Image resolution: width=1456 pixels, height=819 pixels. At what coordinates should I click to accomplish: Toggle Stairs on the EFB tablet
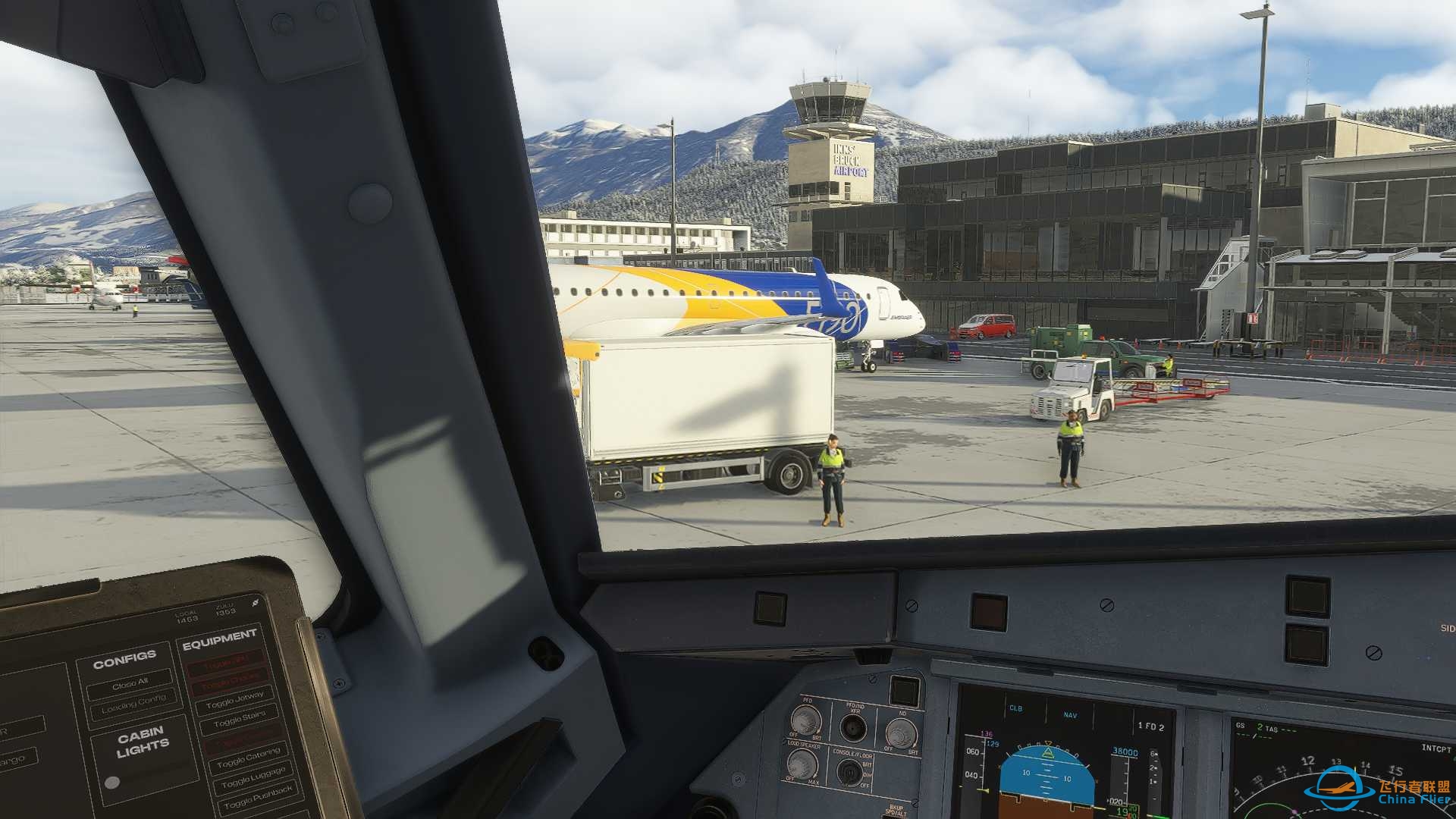click(x=240, y=719)
